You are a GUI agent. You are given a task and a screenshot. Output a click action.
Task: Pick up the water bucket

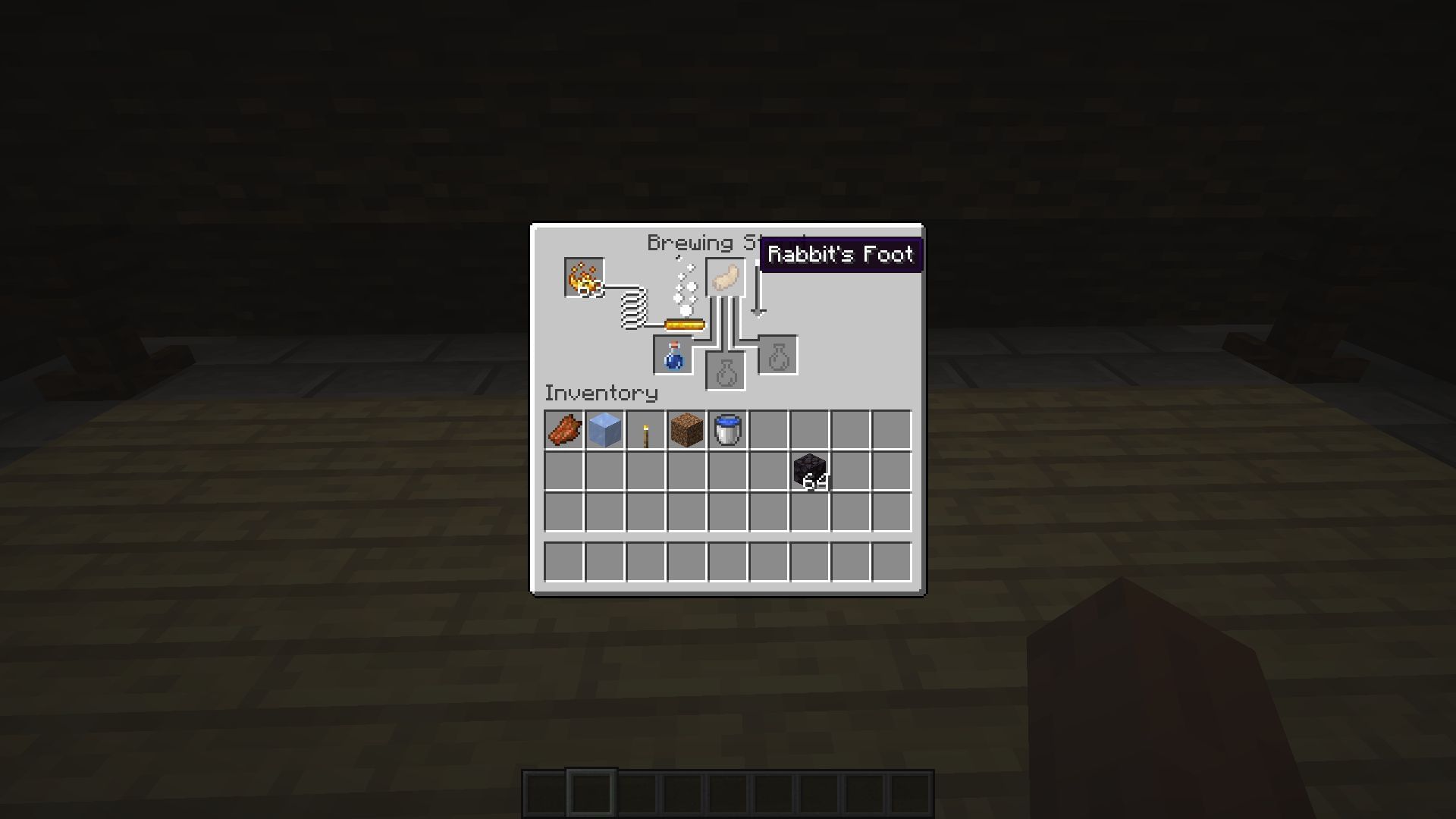pyautogui.click(x=727, y=431)
